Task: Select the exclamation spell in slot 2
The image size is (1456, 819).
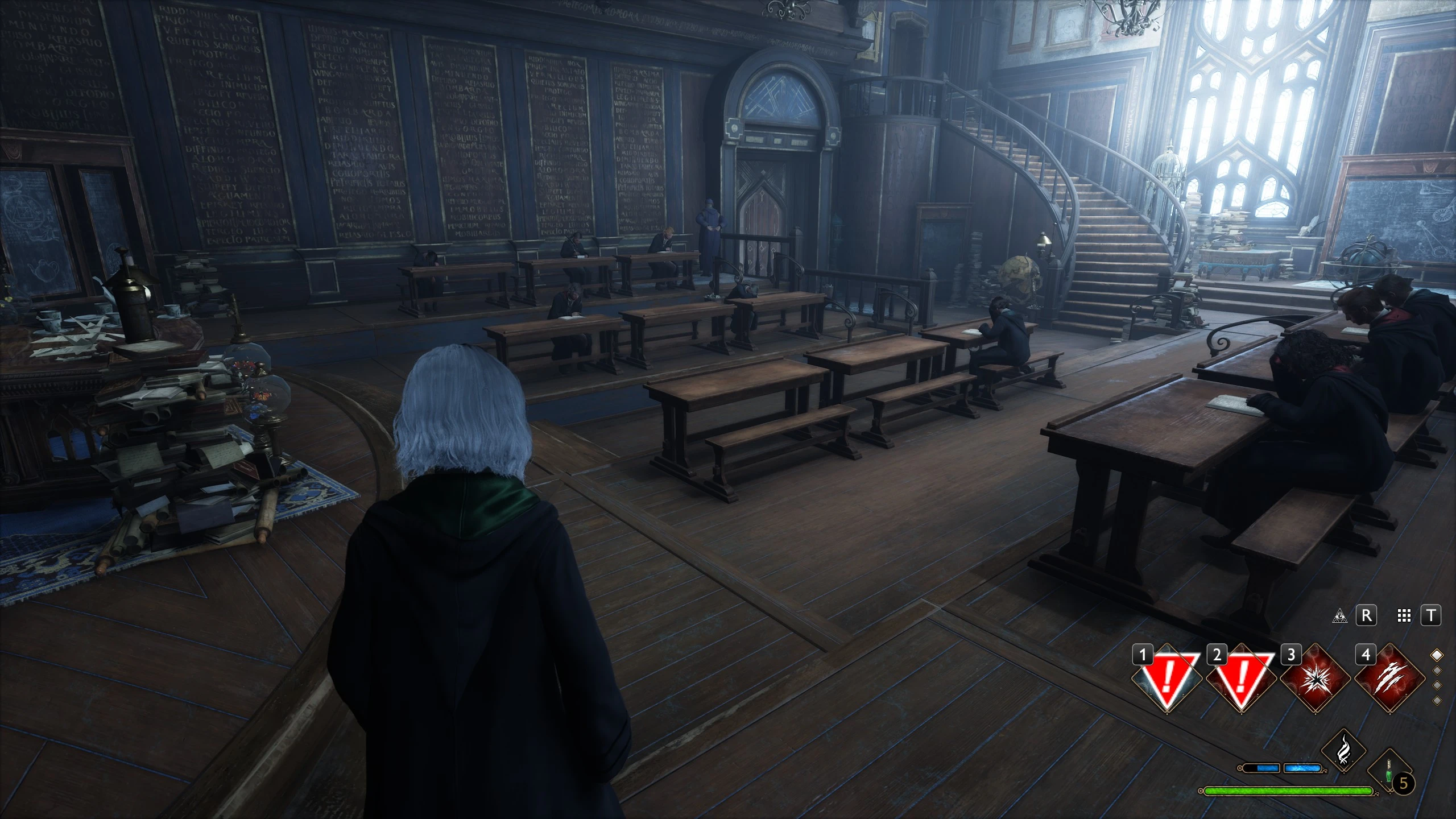Action: [1241, 680]
